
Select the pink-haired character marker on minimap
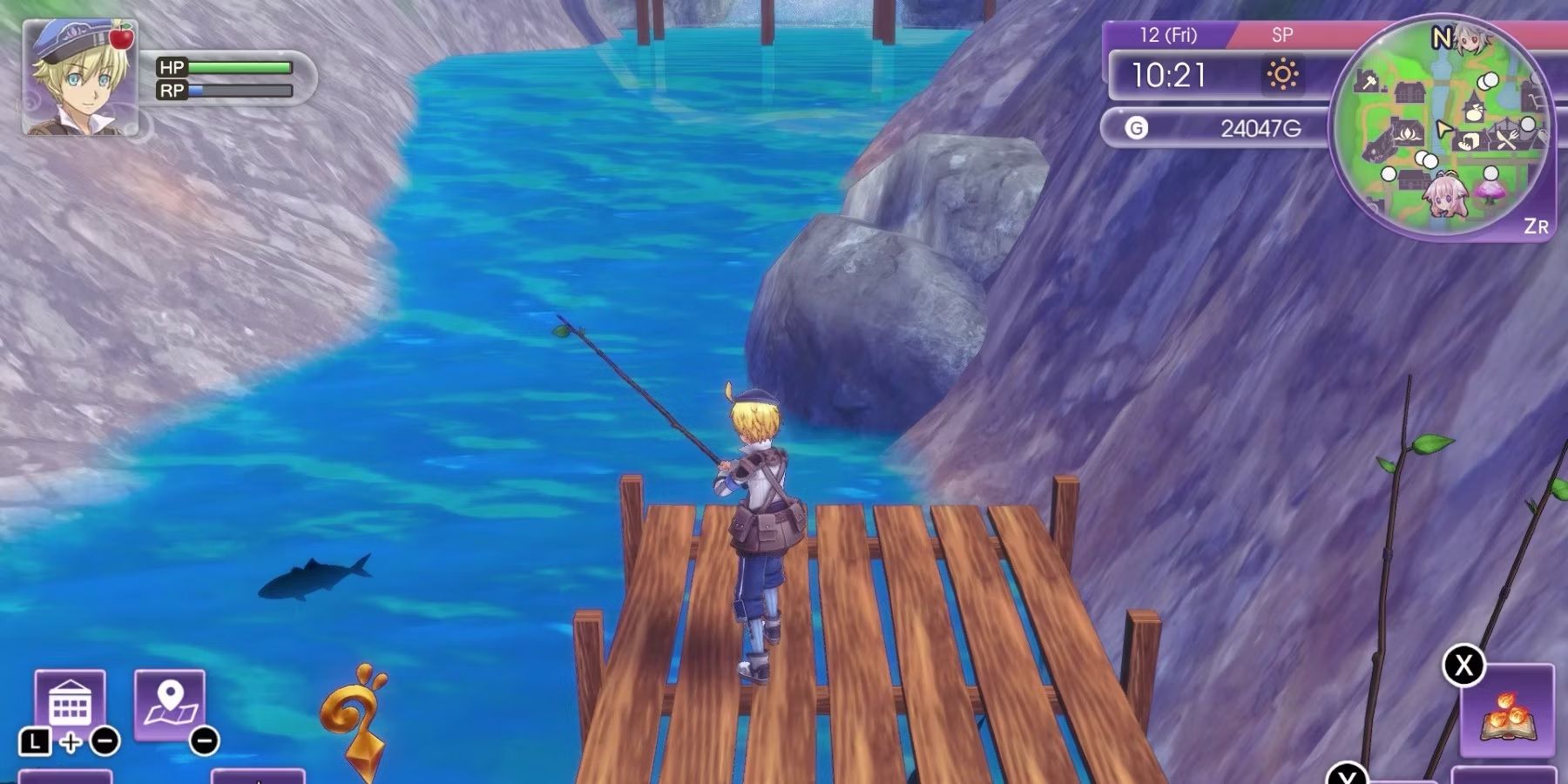pyautogui.click(x=1445, y=197)
